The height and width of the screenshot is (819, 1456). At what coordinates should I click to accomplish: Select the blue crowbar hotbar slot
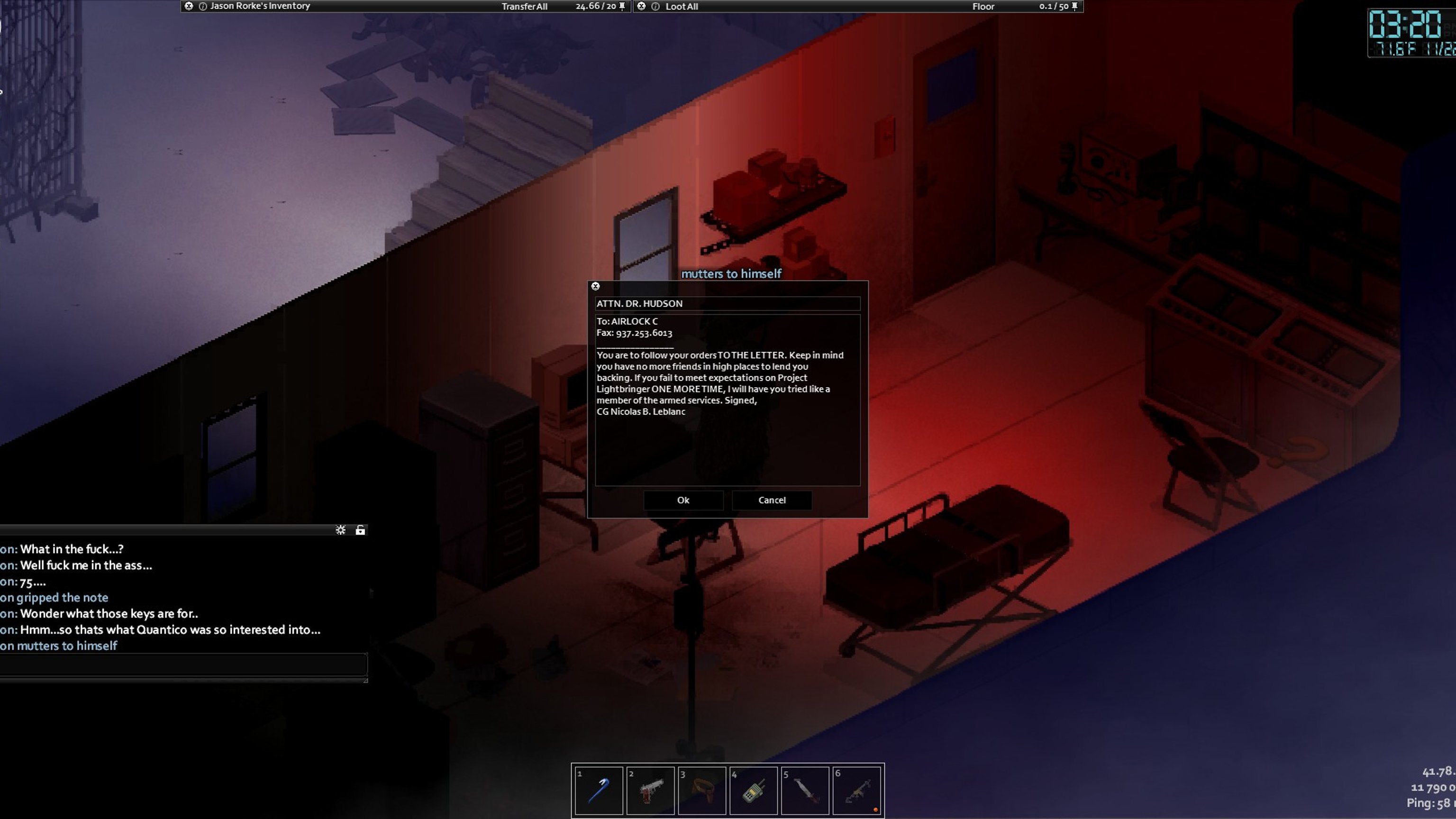(x=599, y=791)
